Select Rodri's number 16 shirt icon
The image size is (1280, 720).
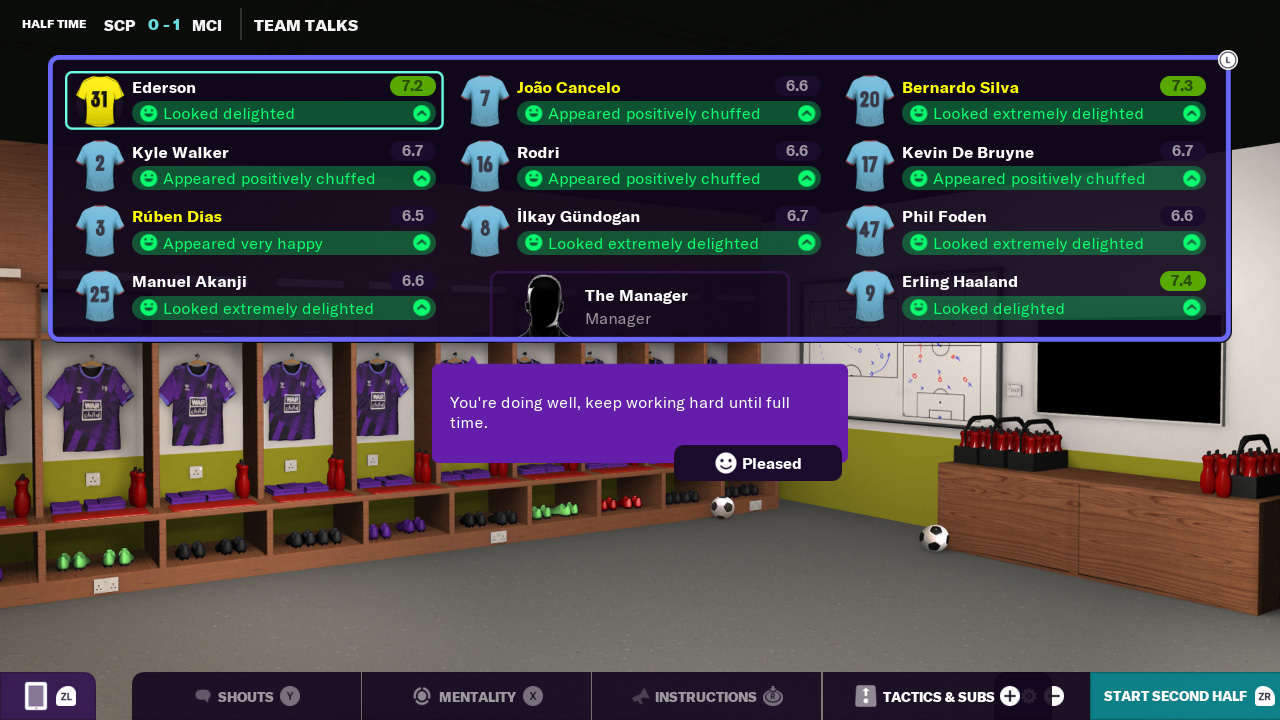point(484,166)
